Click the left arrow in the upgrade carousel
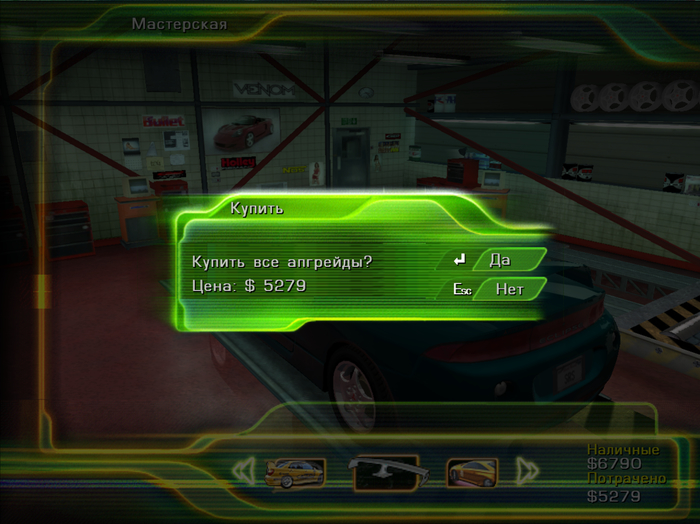The height and width of the screenshot is (524, 700). pyautogui.click(x=243, y=471)
